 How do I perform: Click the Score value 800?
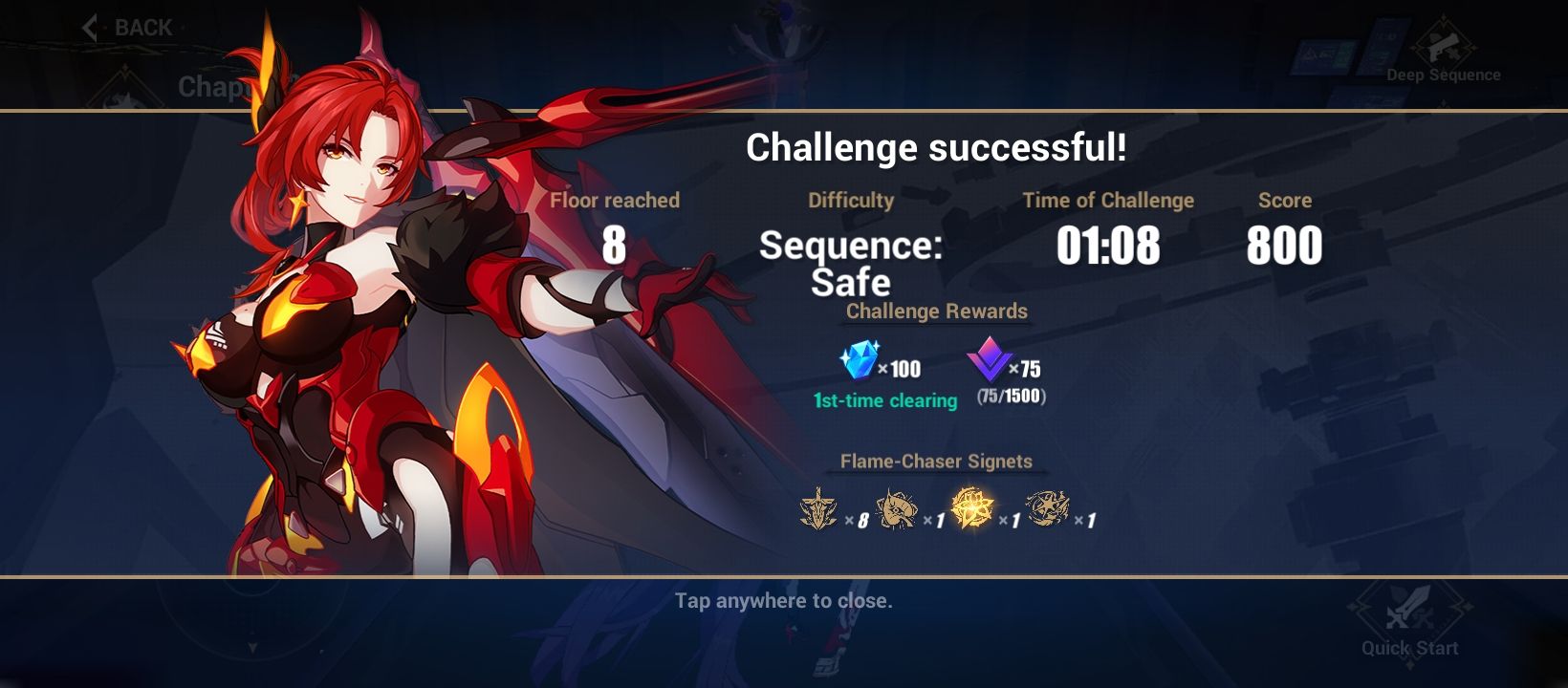1285,246
